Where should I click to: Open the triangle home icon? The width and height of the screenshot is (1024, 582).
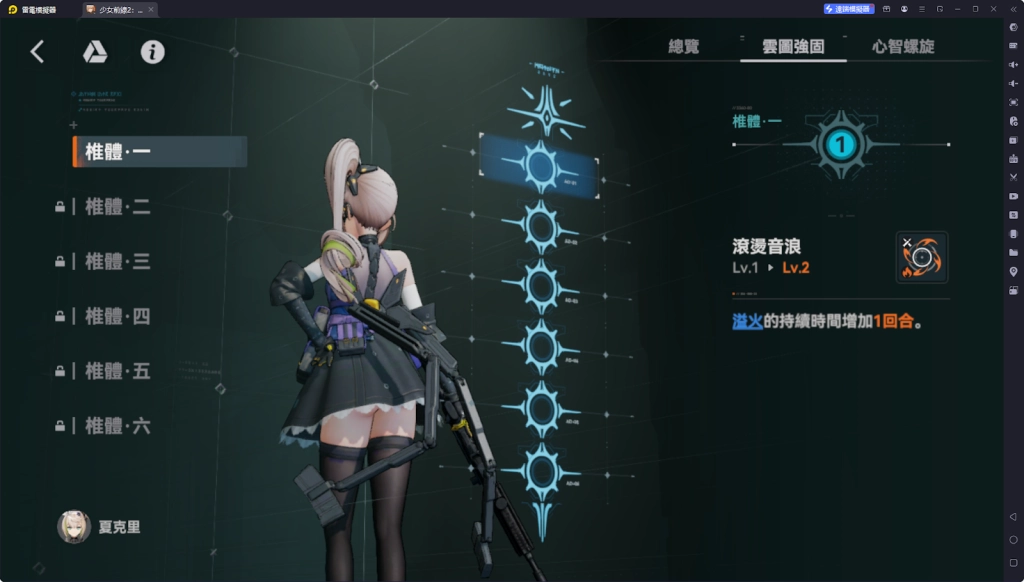click(95, 52)
